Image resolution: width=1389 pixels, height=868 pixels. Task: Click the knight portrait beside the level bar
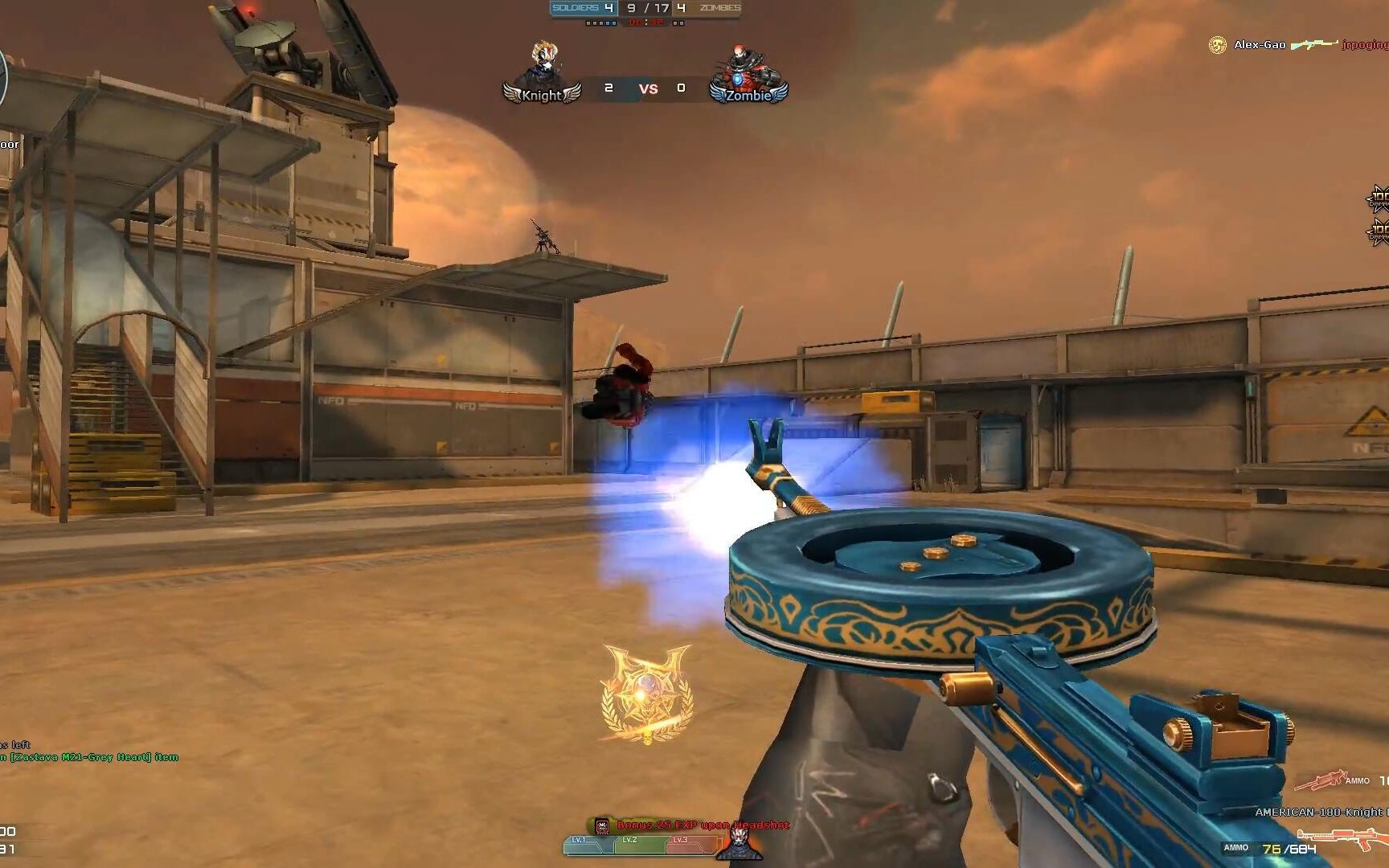point(738,842)
